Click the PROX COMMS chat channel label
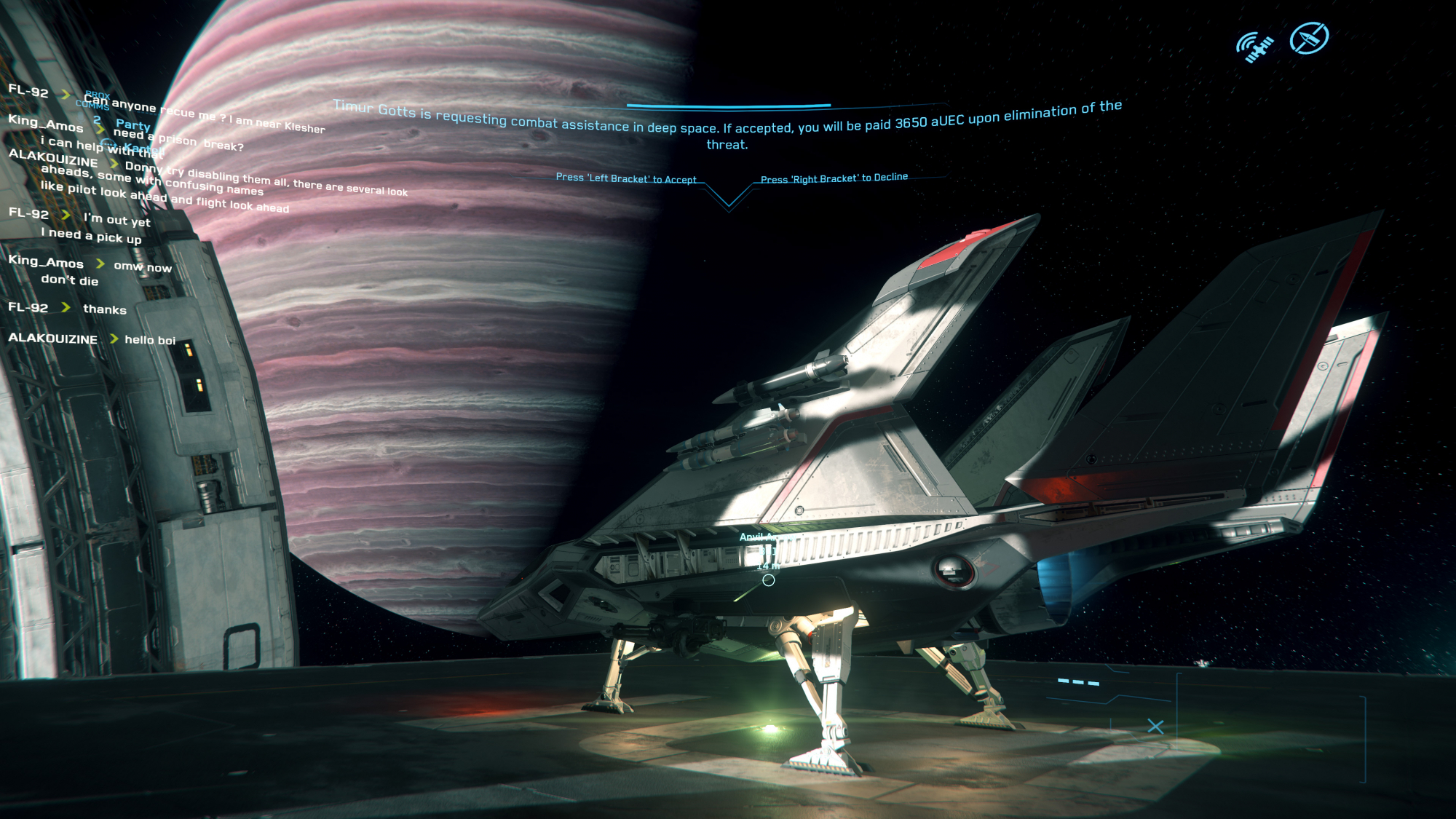 pos(94,100)
